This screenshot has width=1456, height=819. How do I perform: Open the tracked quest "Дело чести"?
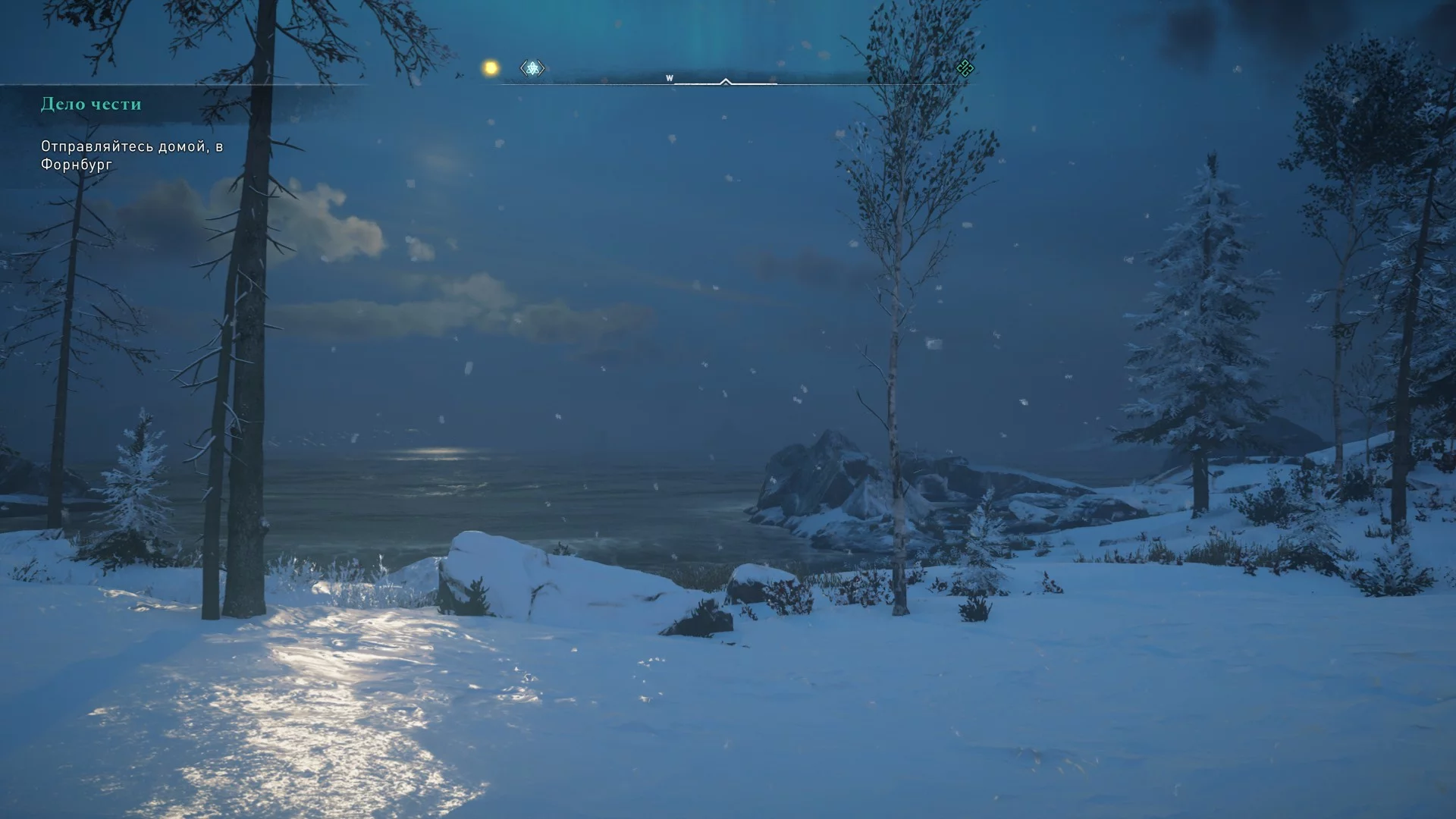point(91,104)
